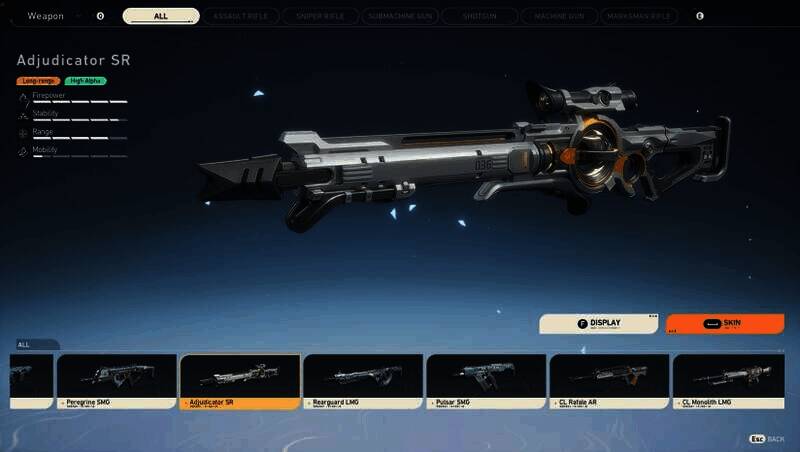Switch to the Assault Rifle tab
This screenshot has height=452, width=800.
point(240,16)
